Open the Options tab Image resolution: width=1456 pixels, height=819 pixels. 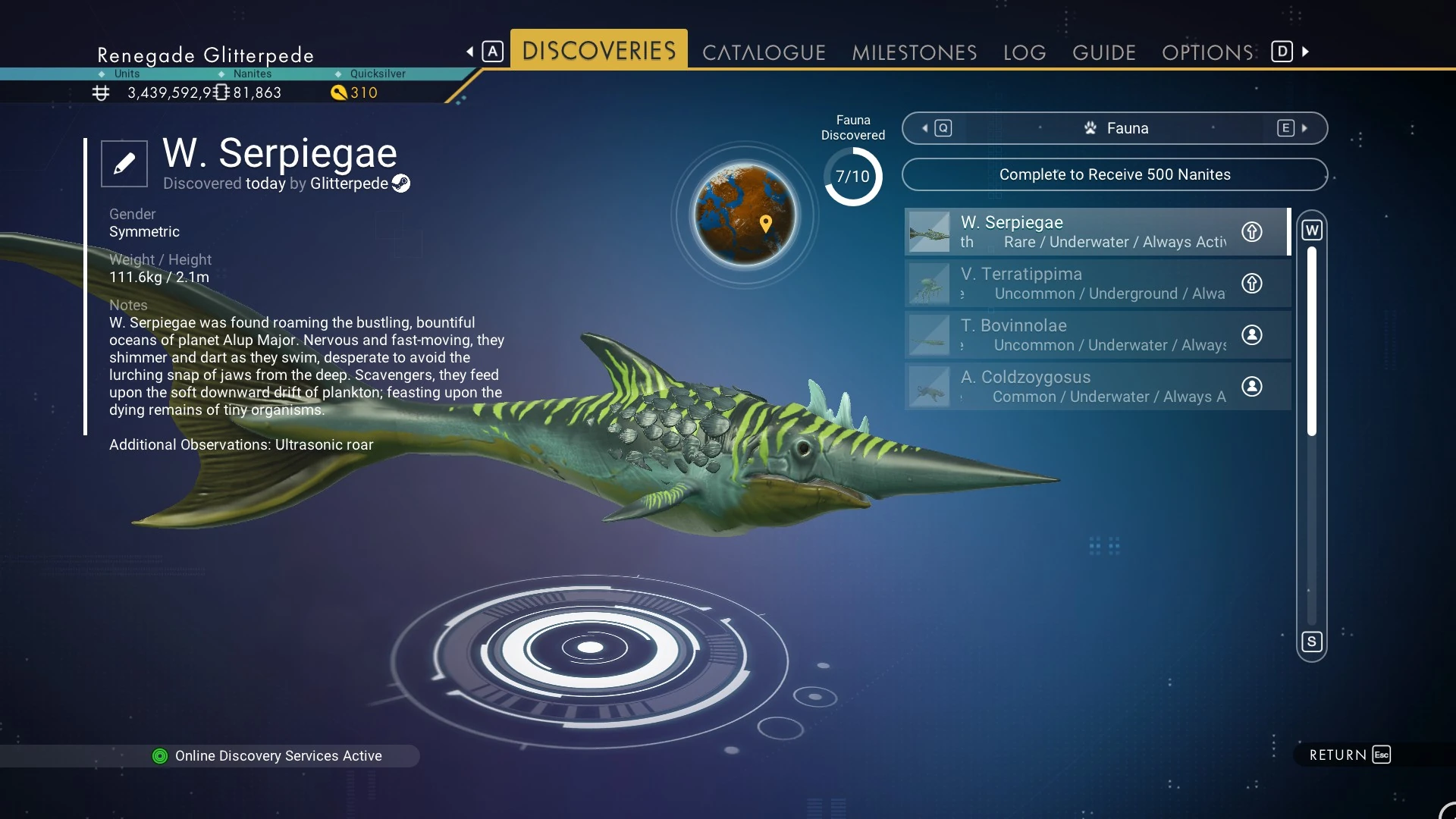click(1207, 52)
